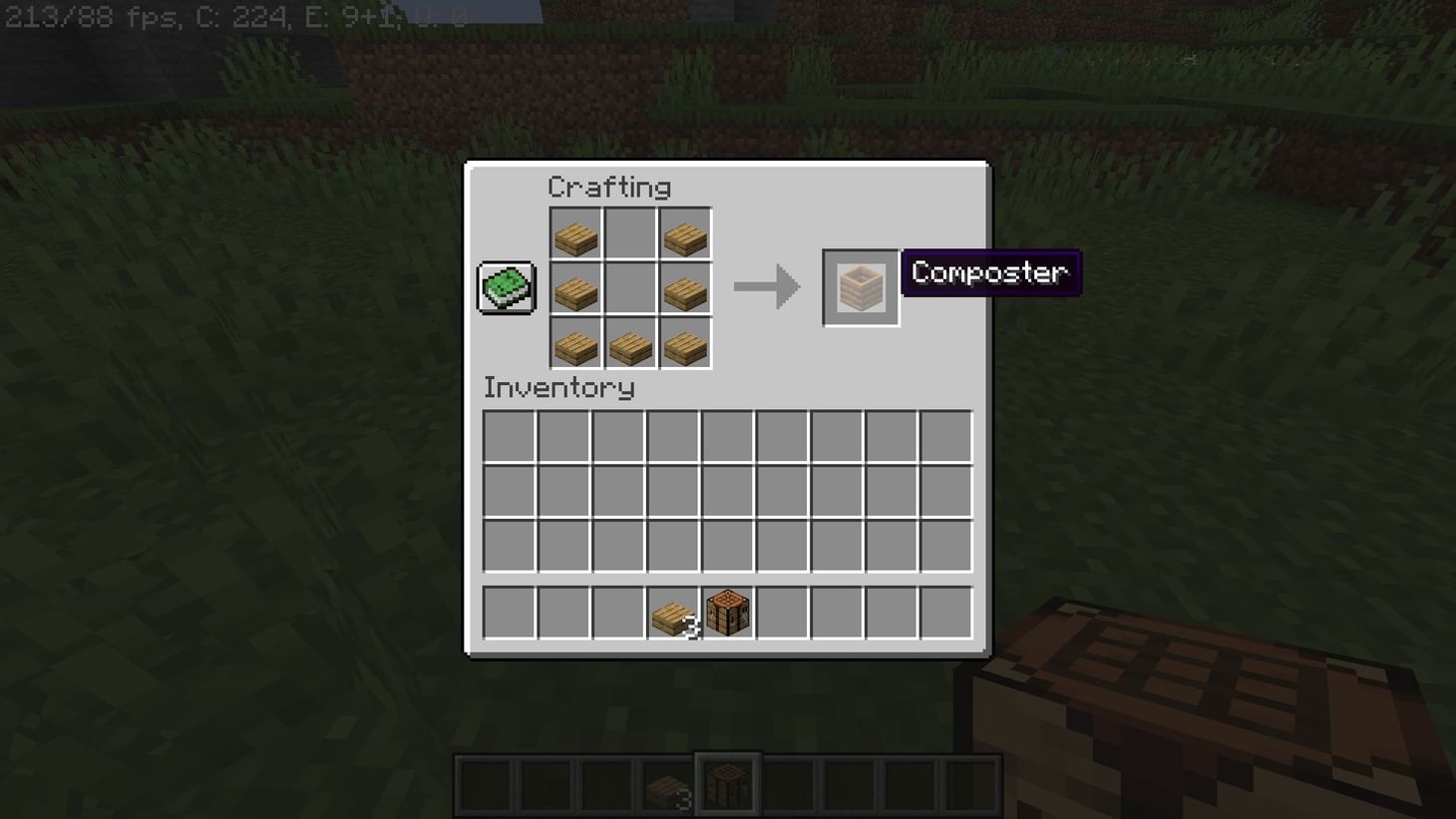Pick up the oak planks in top-left crafting slot

[x=576, y=234]
